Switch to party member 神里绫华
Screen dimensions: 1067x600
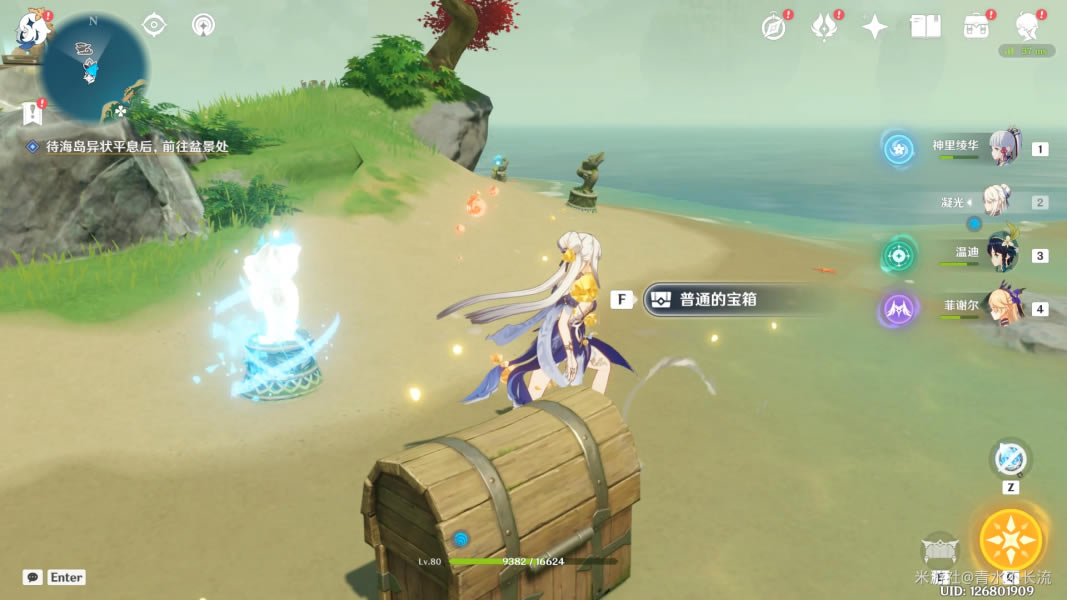pos(1003,148)
